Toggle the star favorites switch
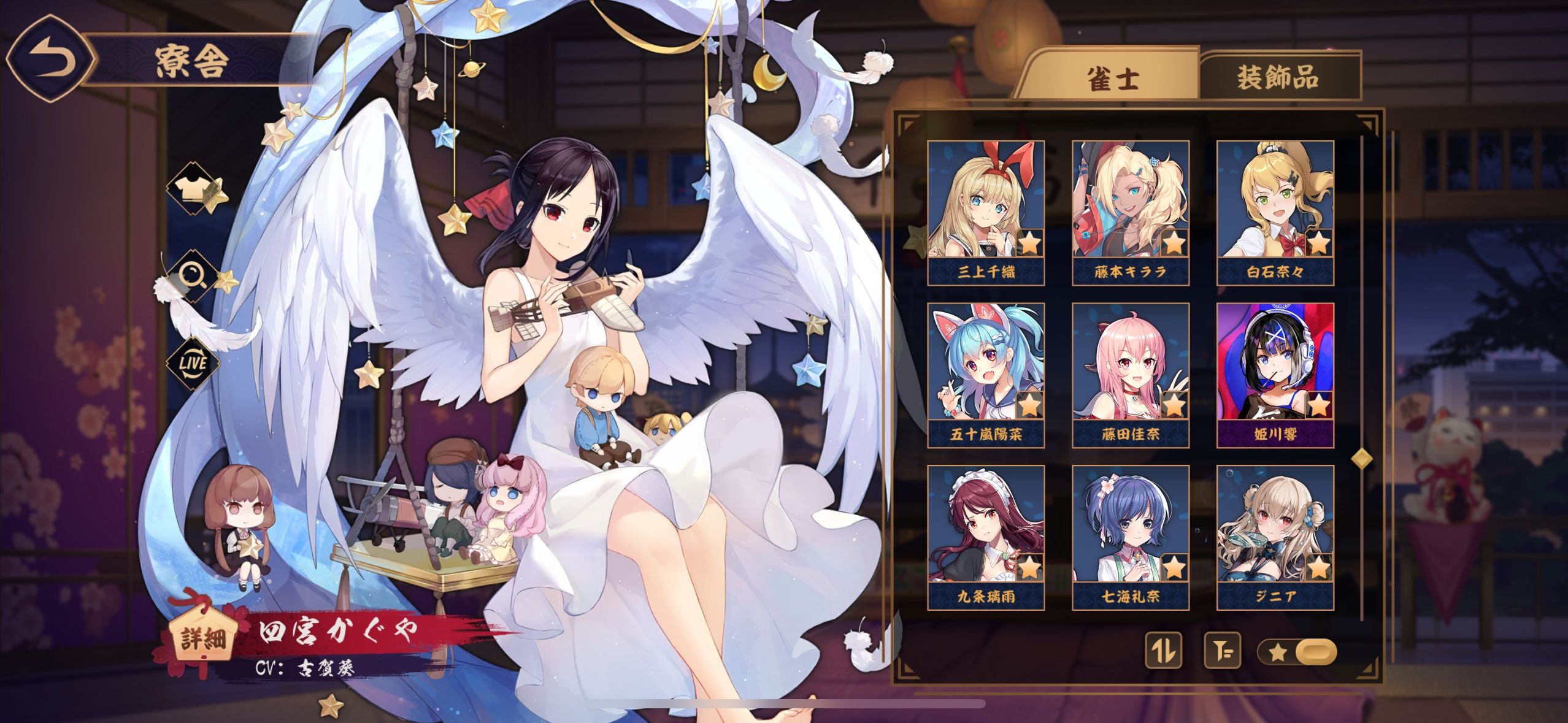 click(x=1297, y=651)
